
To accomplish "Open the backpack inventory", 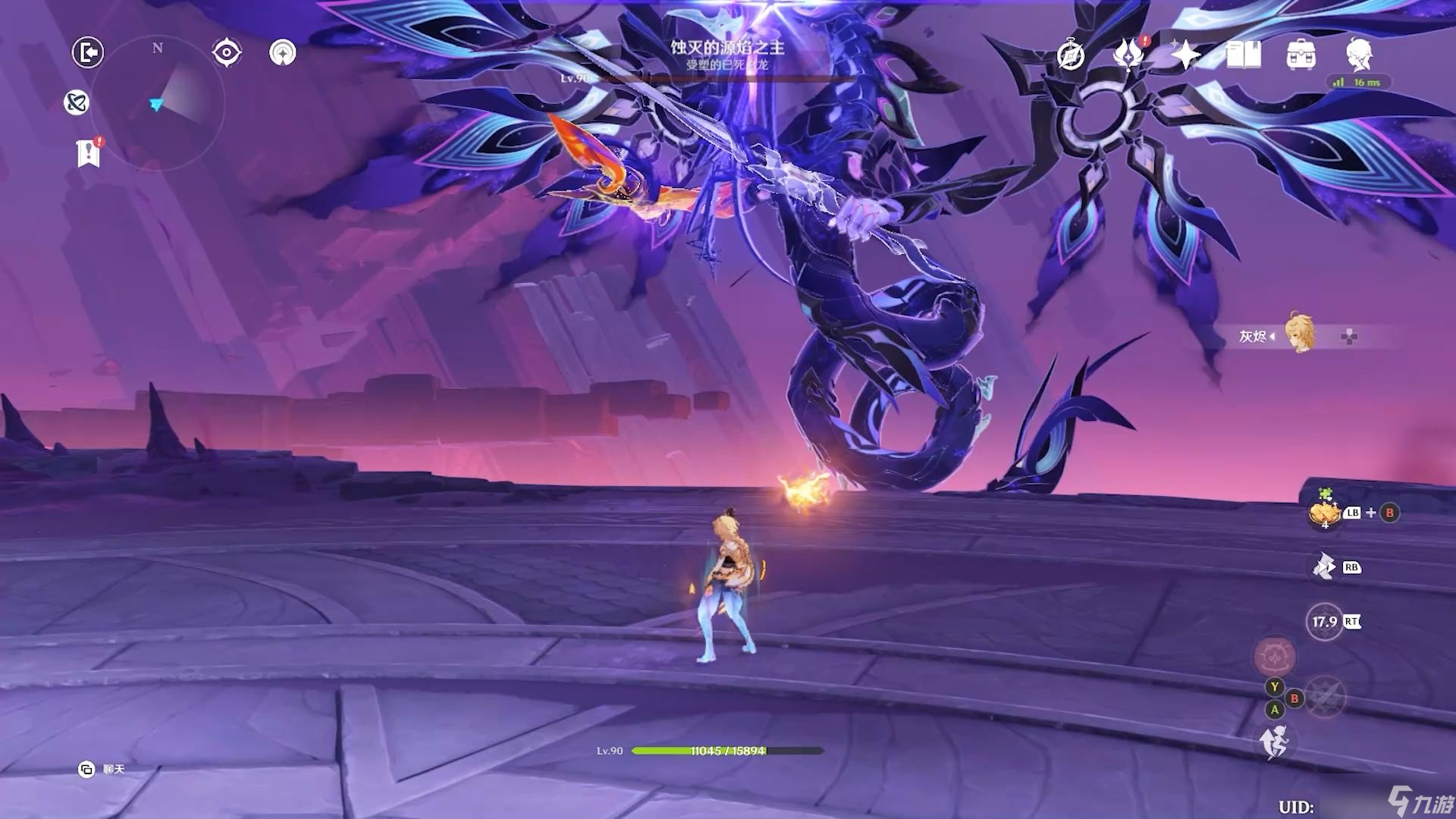I will [x=1301, y=55].
